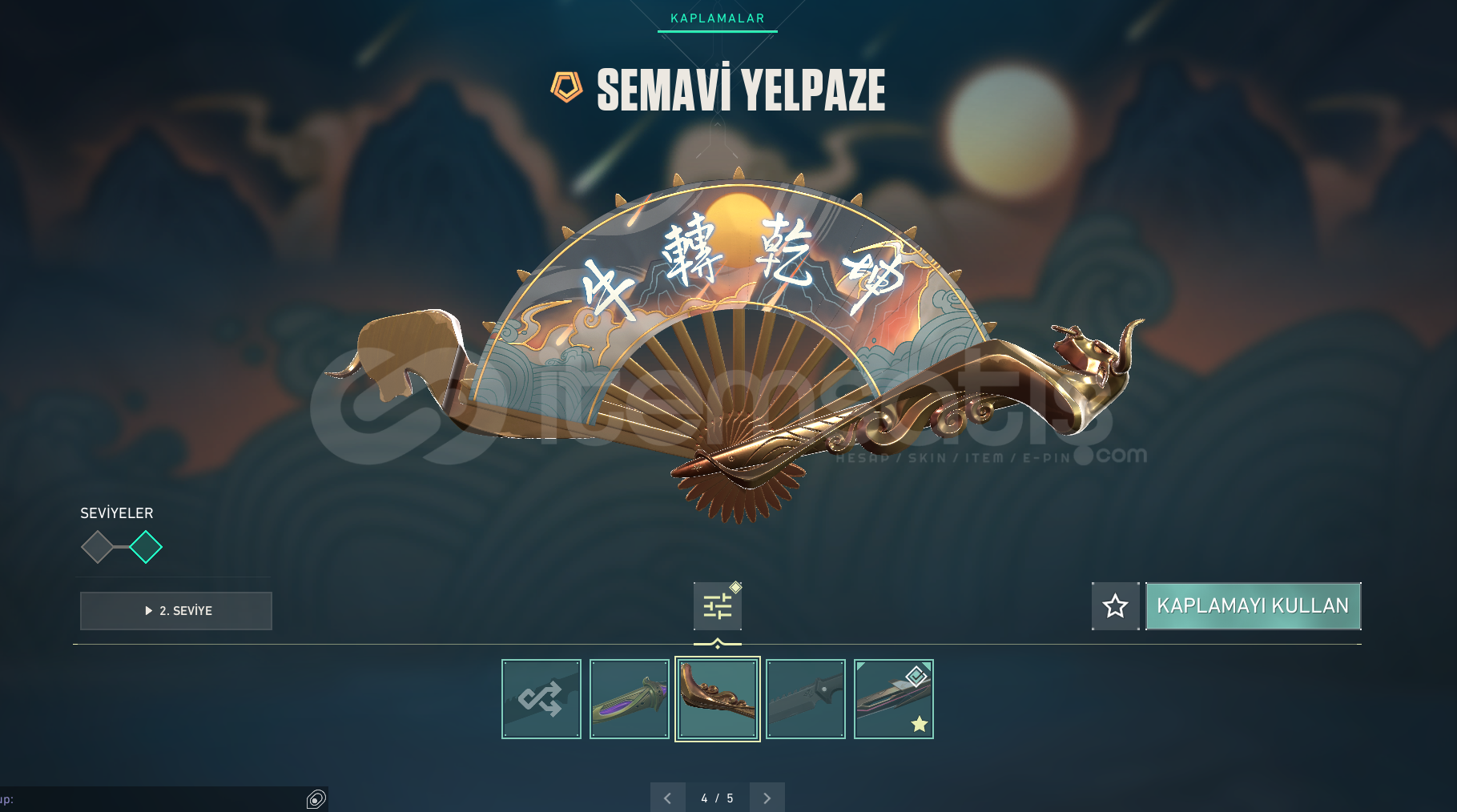Screen dimensions: 1457x812
Task: Open the skin filter sliders icon
Action: point(718,606)
